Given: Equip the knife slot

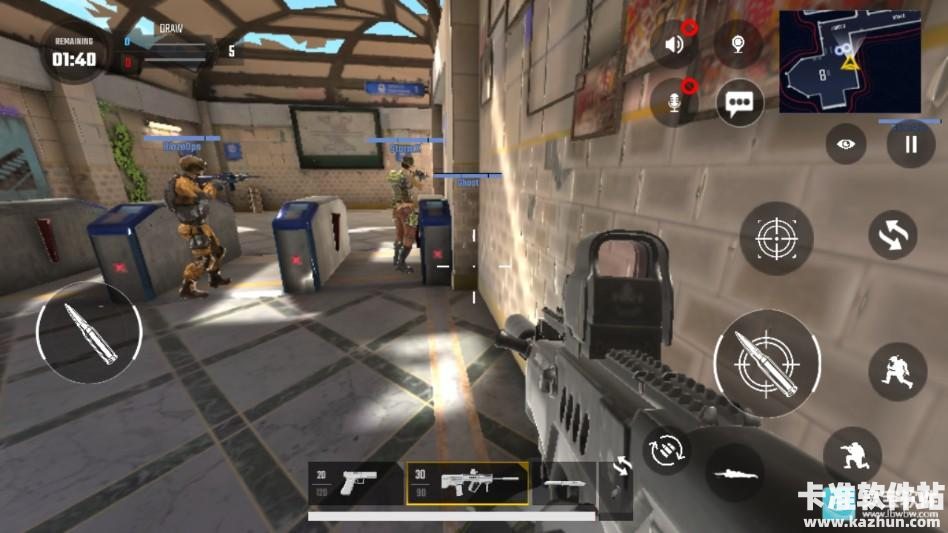Looking at the screenshot, I should tap(564, 483).
